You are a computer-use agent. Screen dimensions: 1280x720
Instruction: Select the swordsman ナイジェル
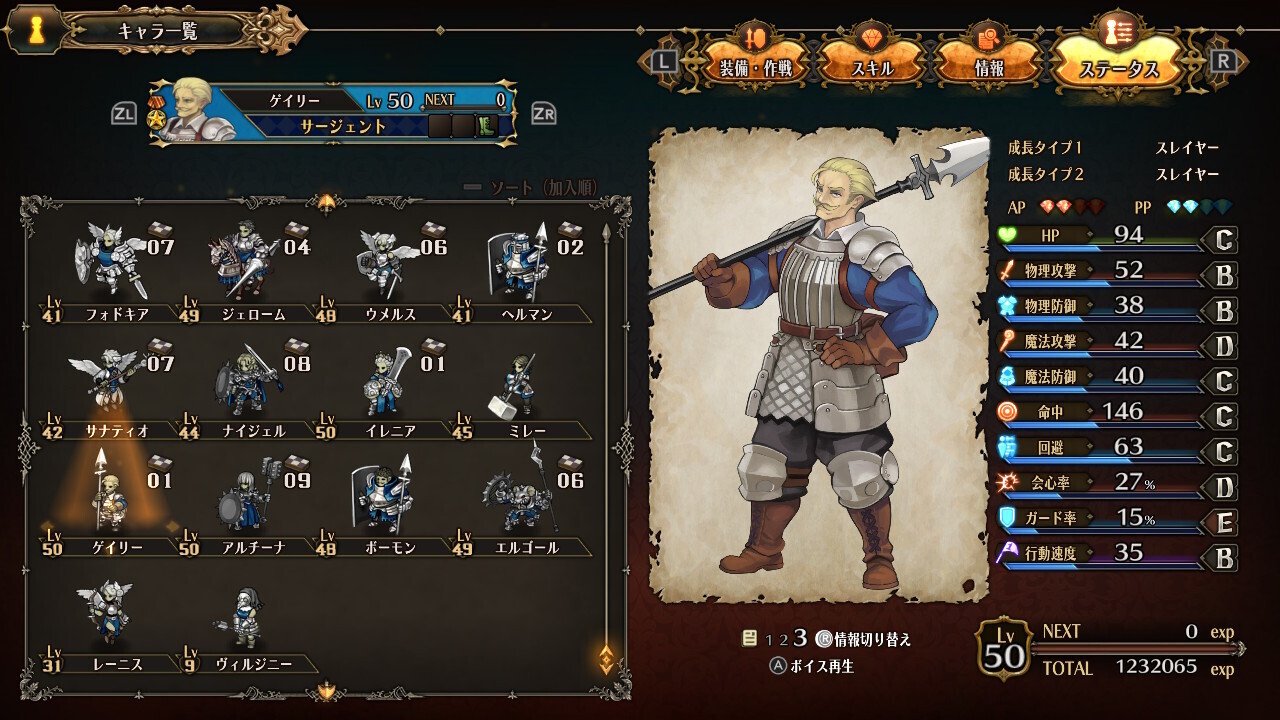[x=243, y=385]
